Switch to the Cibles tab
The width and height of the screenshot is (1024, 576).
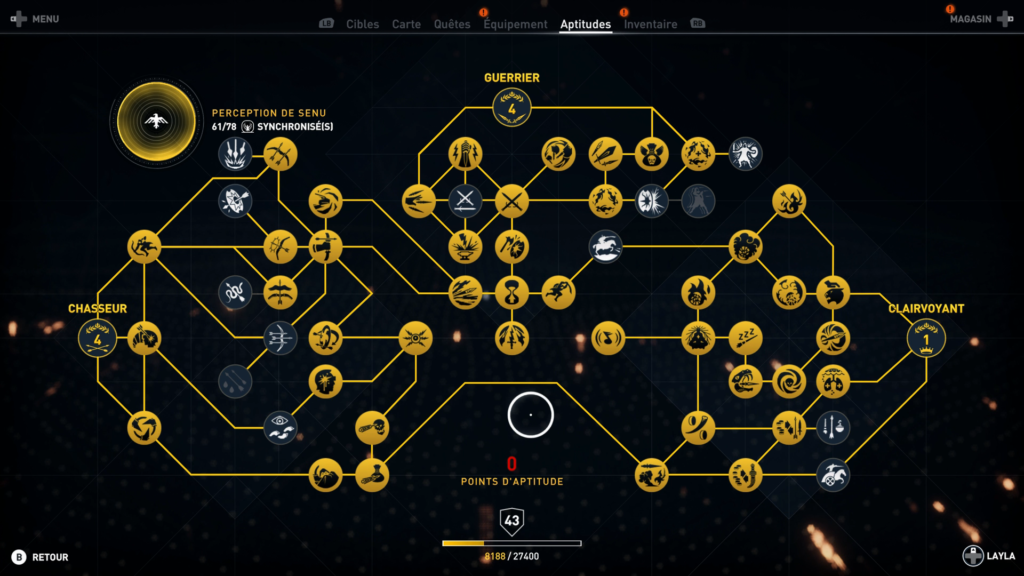pos(362,24)
